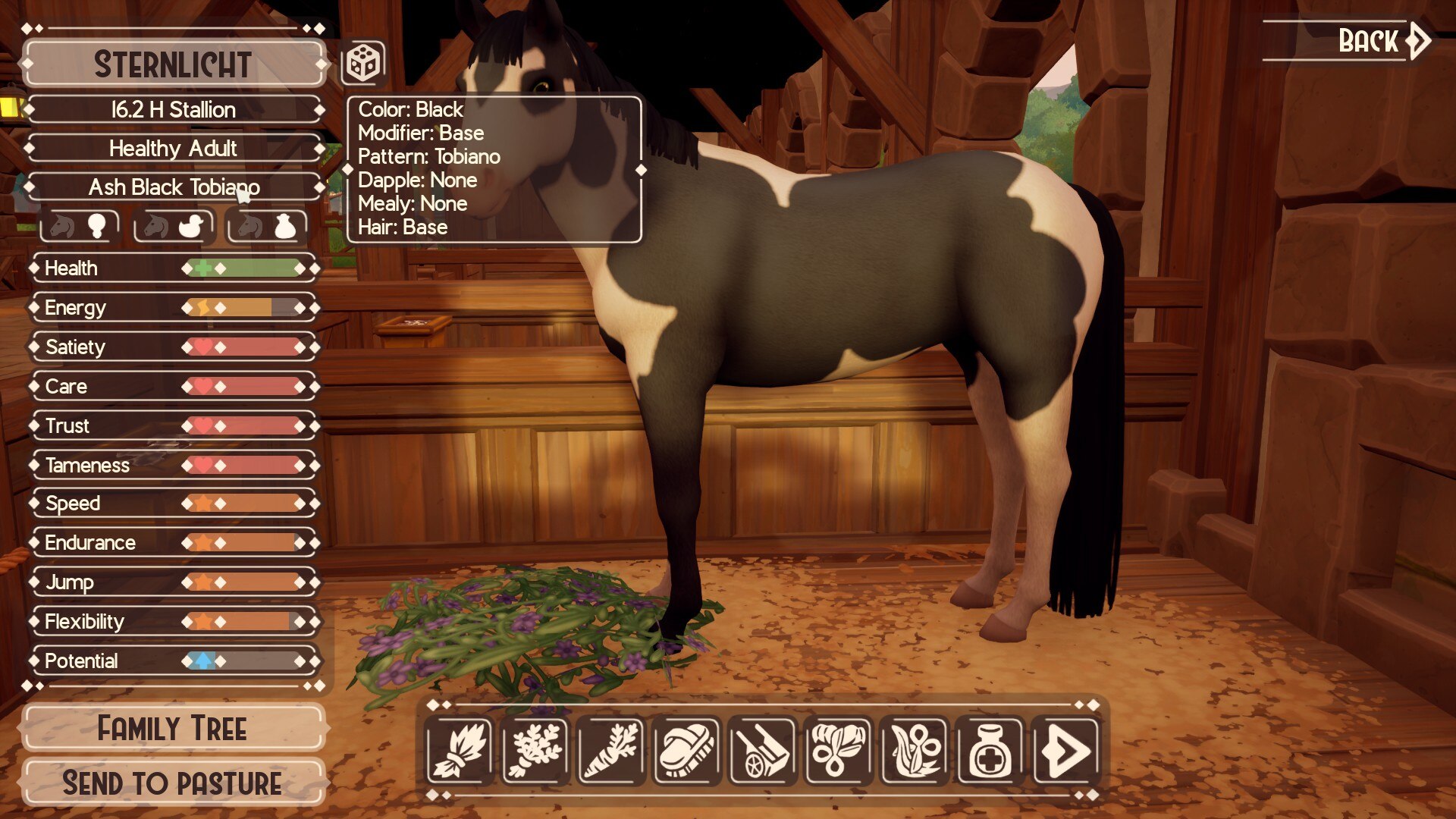Pick the grooming brush tool
The width and height of the screenshot is (1456, 819).
(x=687, y=751)
